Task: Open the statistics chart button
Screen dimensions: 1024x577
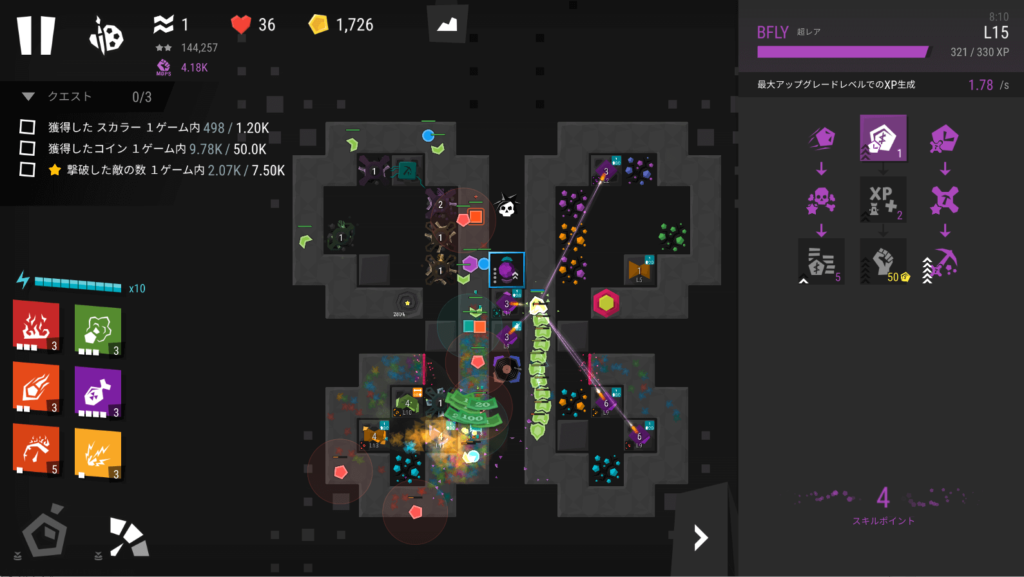Action: 447,24
